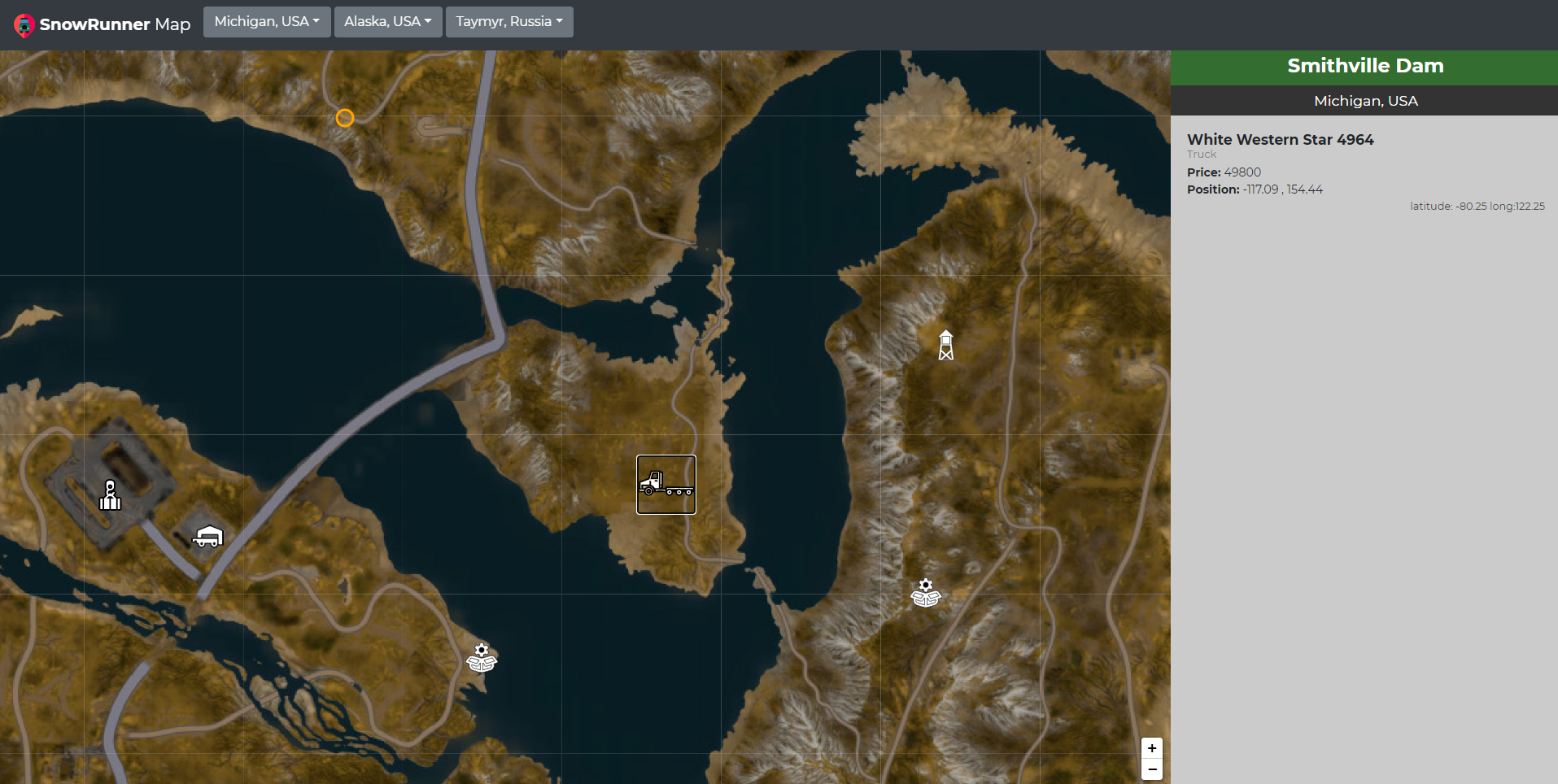Click the latitude and longitude display
Image resolution: width=1558 pixels, height=784 pixels.
(1477, 206)
